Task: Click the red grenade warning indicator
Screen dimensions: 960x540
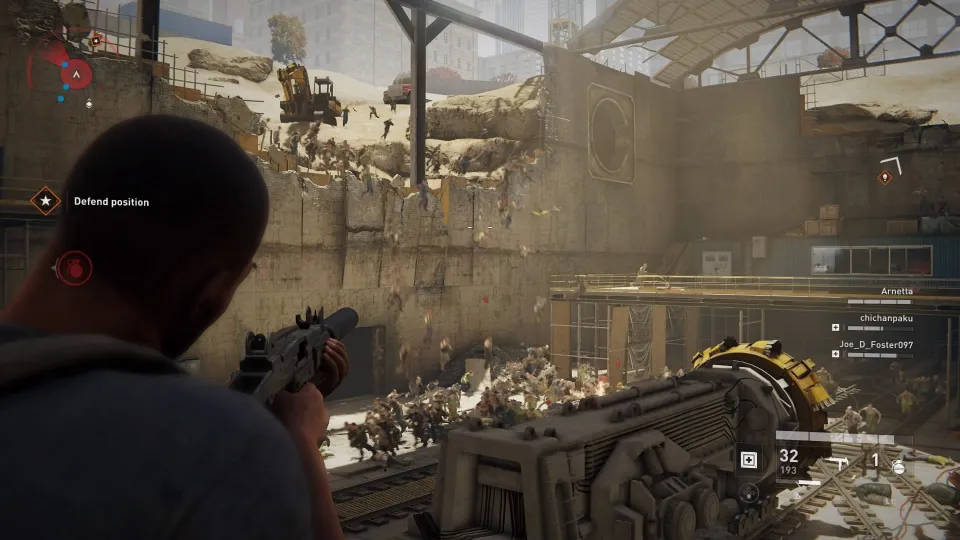Action: [x=74, y=267]
